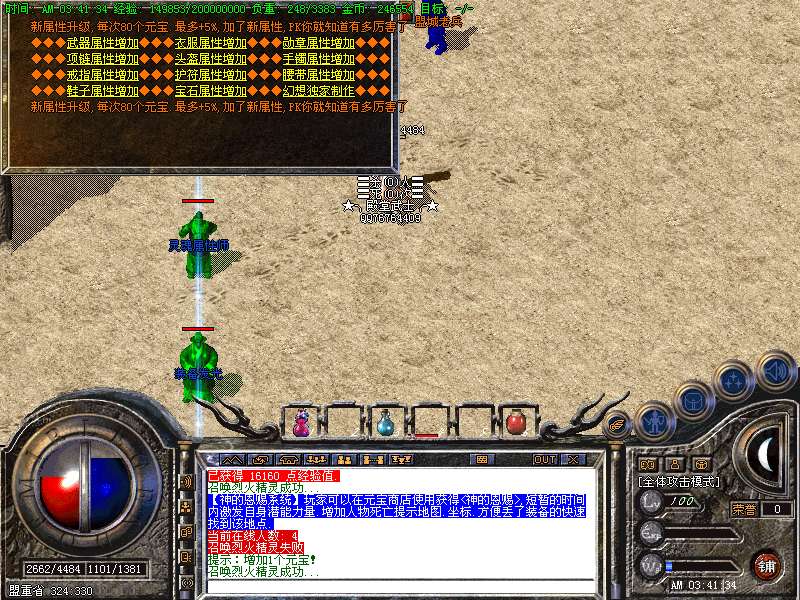Select the shoes attribute boost link (鞋子属性增加)

coord(101,91)
